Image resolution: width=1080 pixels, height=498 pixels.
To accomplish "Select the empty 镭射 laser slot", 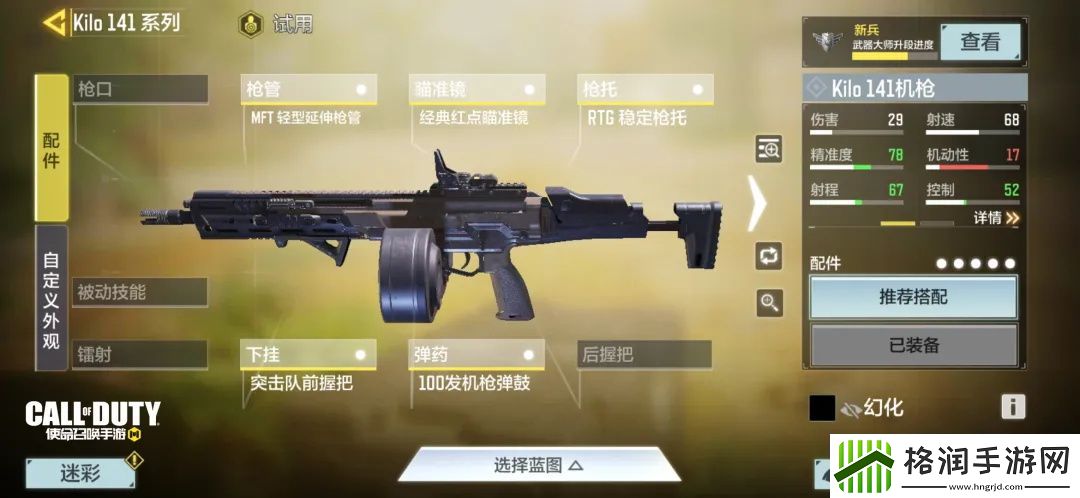I will pyautogui.click(x=140, y=354).
